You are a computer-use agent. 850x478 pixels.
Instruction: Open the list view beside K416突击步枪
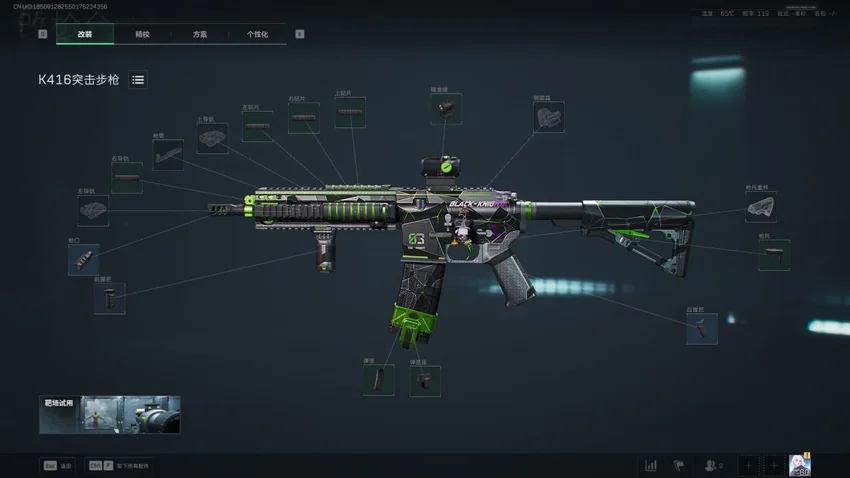pyautogui.click(x=138, y=80)
